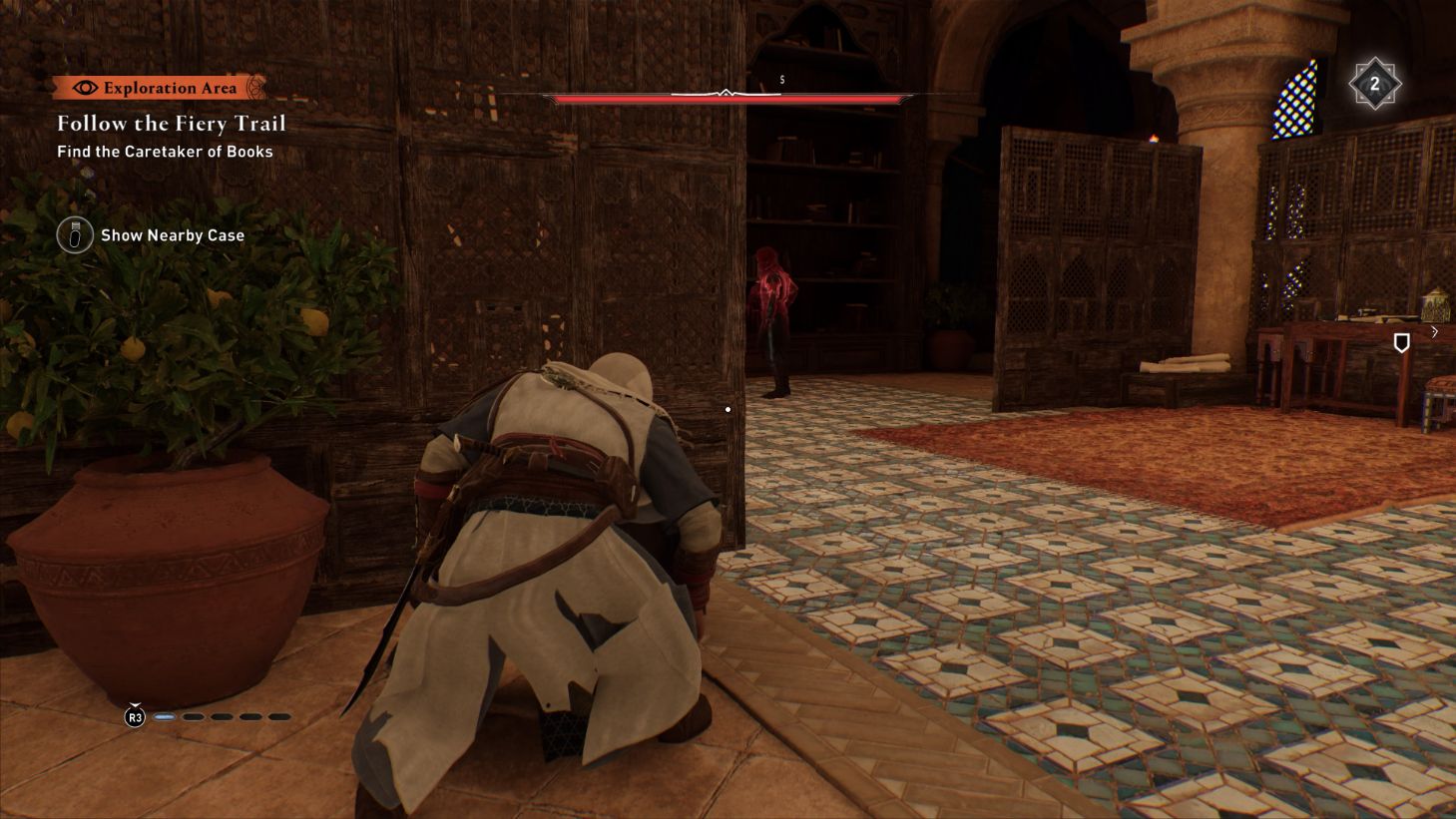
Task: Click the Exploration Area label
Action: (171, 88)
